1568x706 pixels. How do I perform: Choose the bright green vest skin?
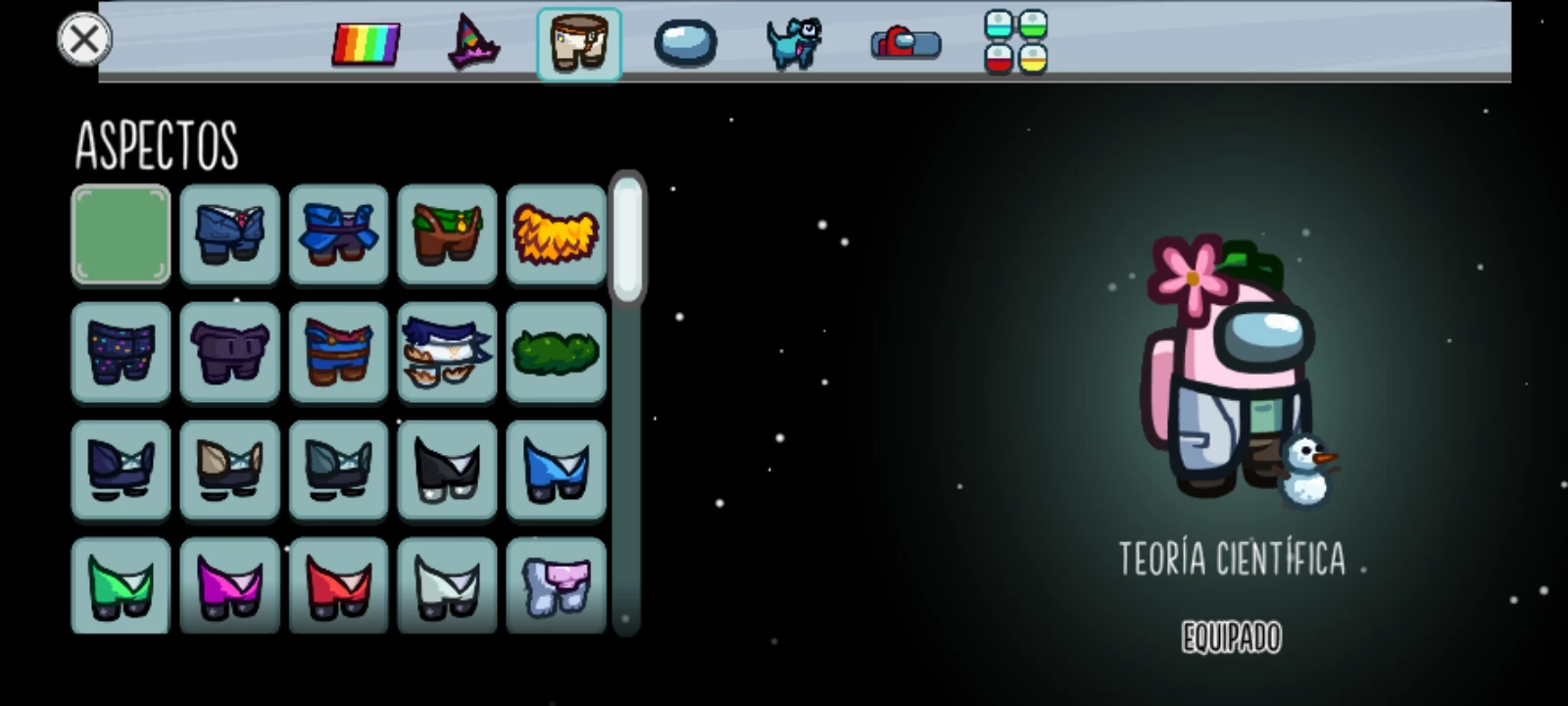122,586
